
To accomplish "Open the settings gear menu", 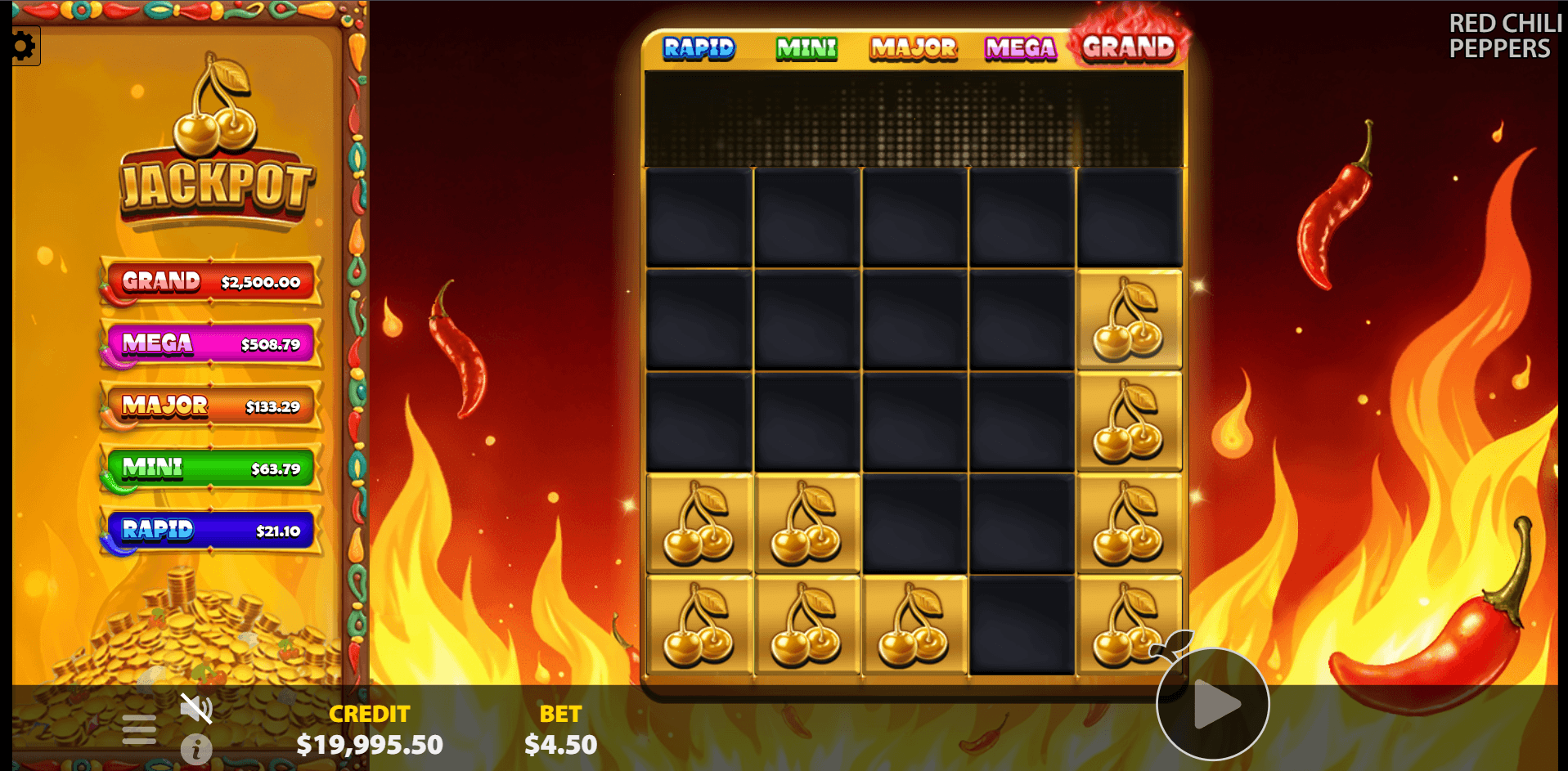I will click(x=25, y=46).
